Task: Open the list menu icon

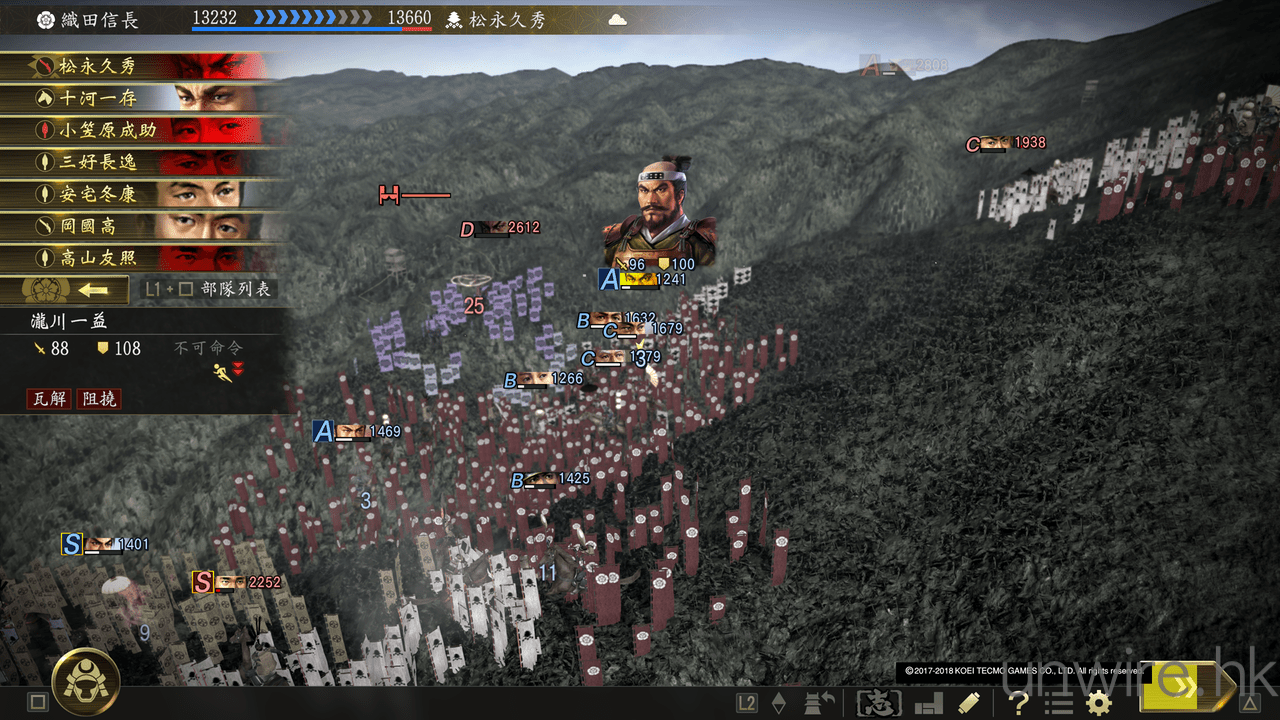Action: [x=1057, y=702]
